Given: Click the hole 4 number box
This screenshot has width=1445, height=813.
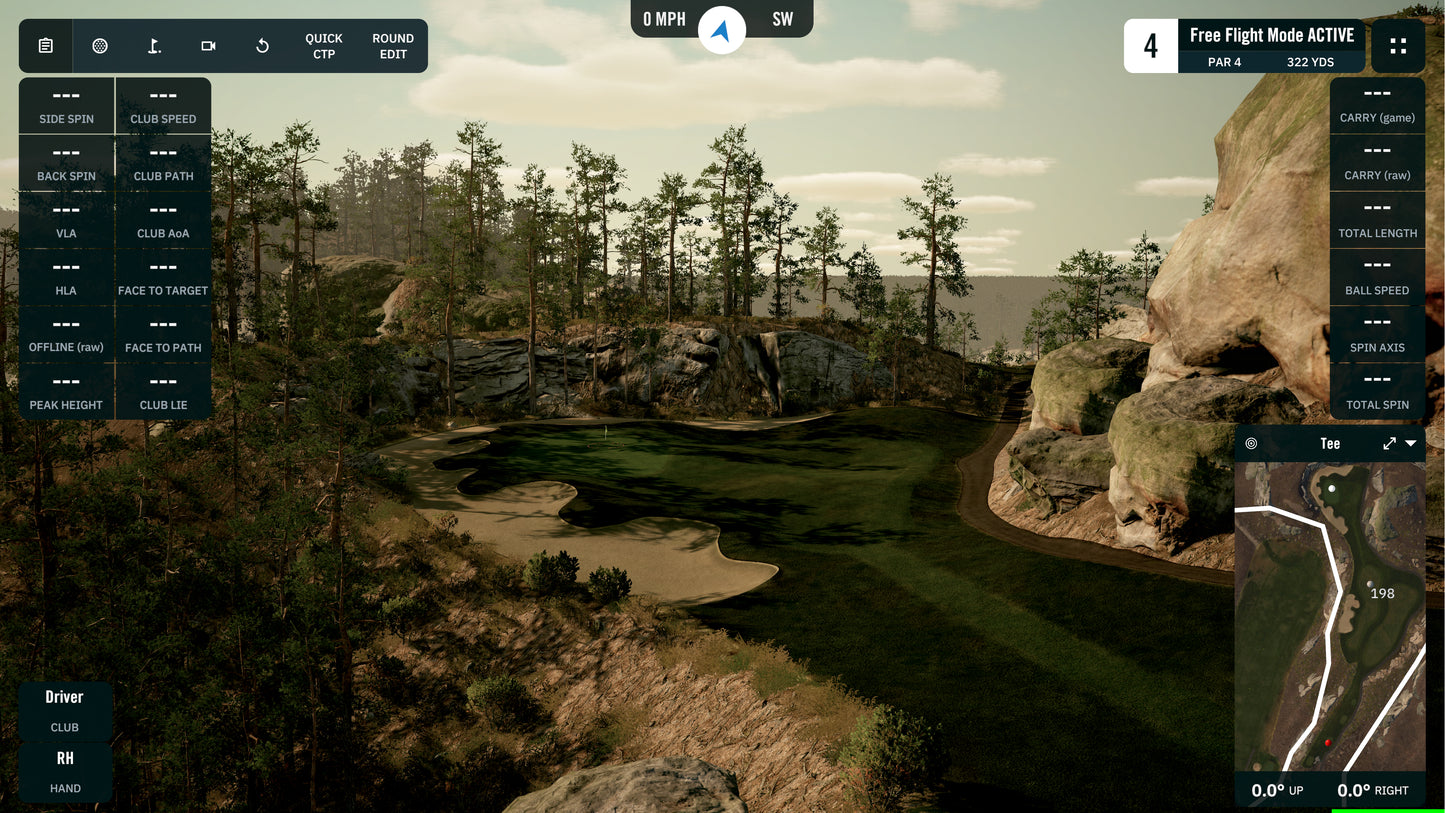Looking at the screenshot, I should [1151, 46].
